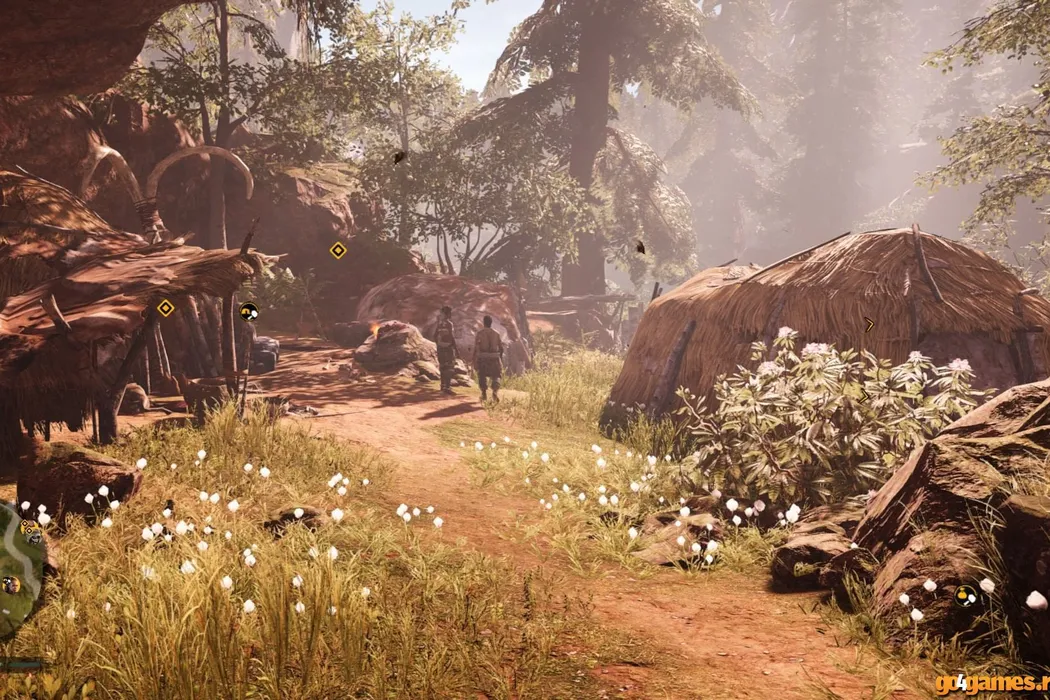The height and width of the screenshot is (700, 1050).
Task: Select the hut marker icon with magnifier
Action: (x=248, y=311)
